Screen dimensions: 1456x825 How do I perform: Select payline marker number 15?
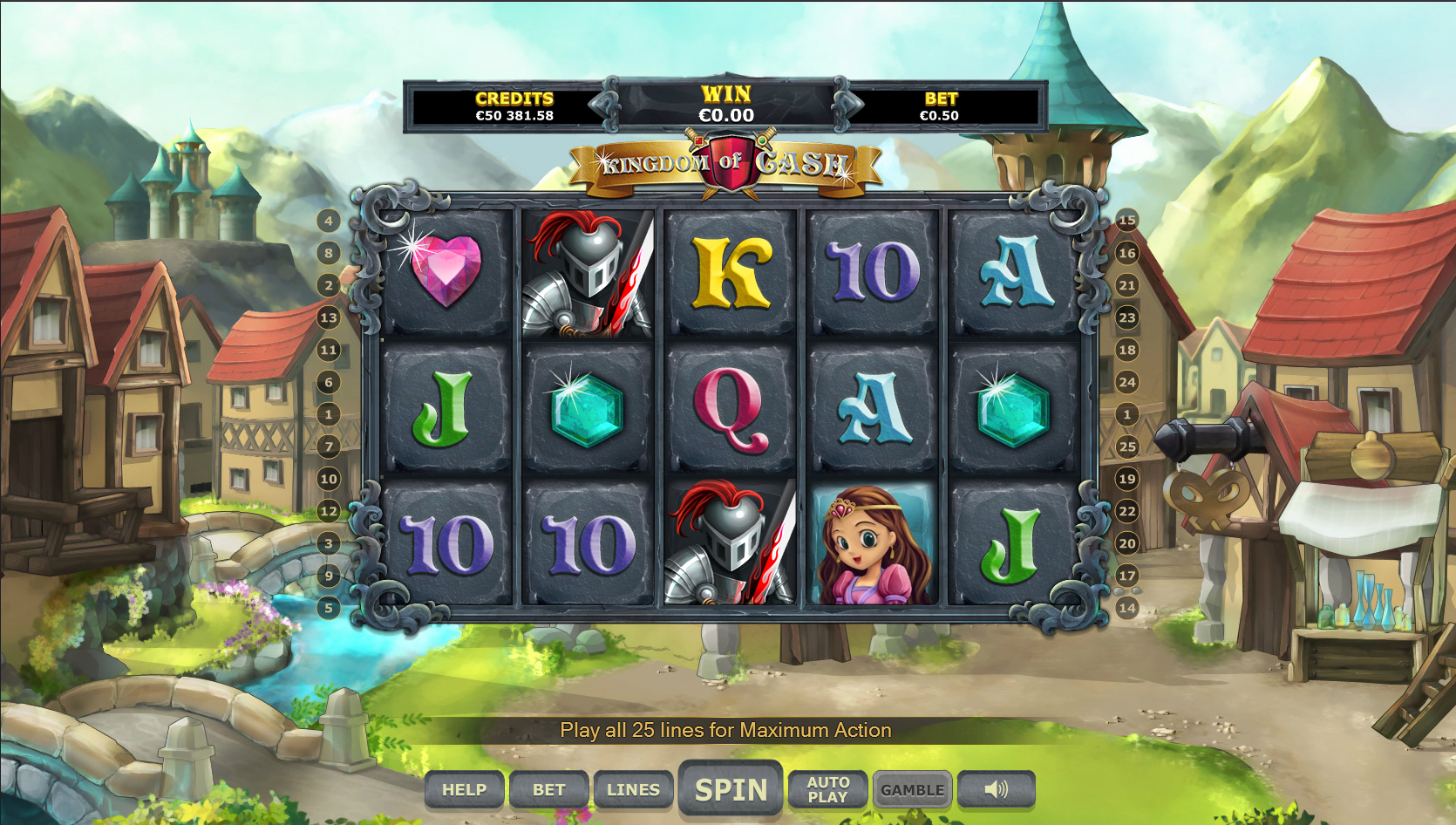pos(1127,221)
